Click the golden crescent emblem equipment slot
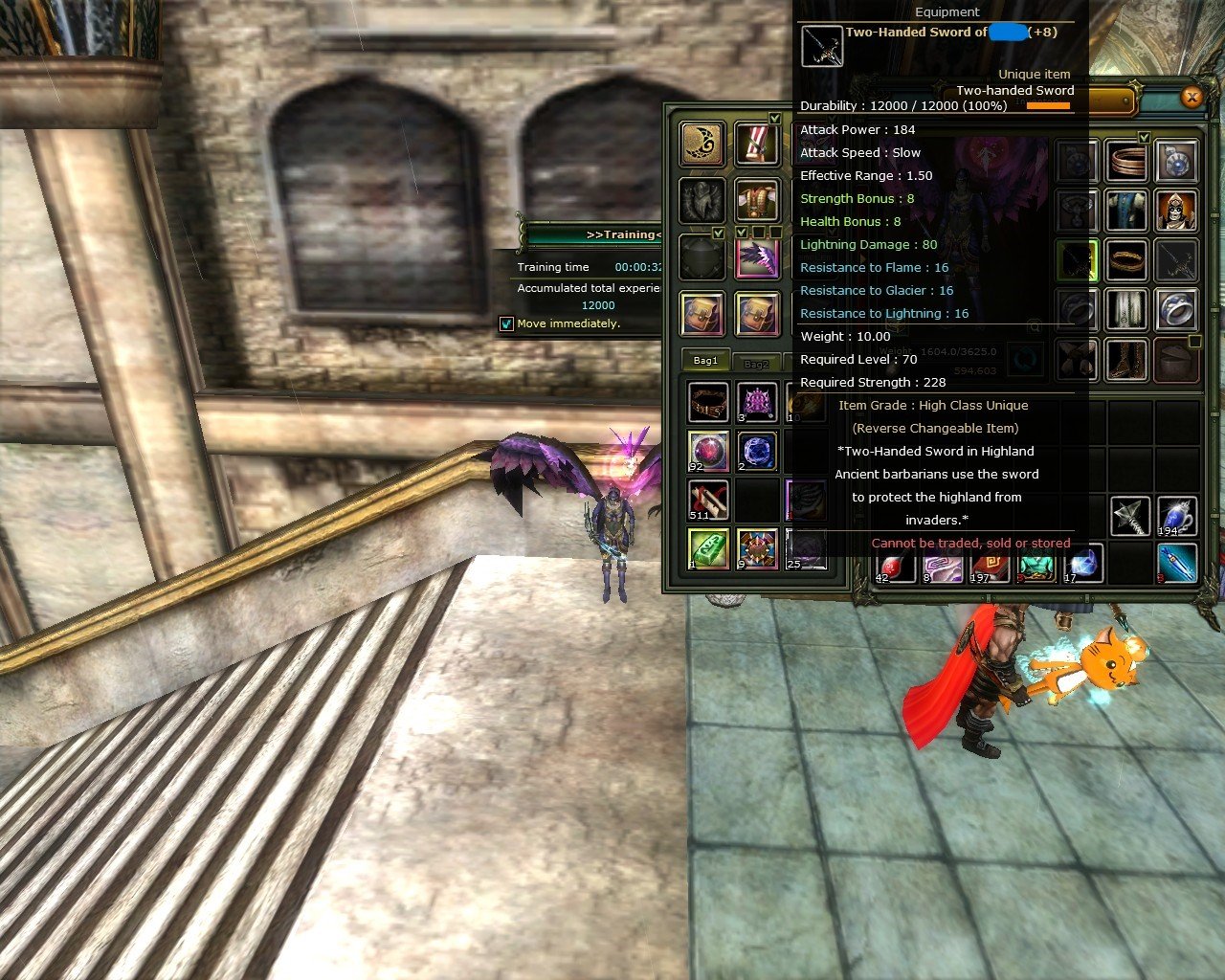 [702, 144]
